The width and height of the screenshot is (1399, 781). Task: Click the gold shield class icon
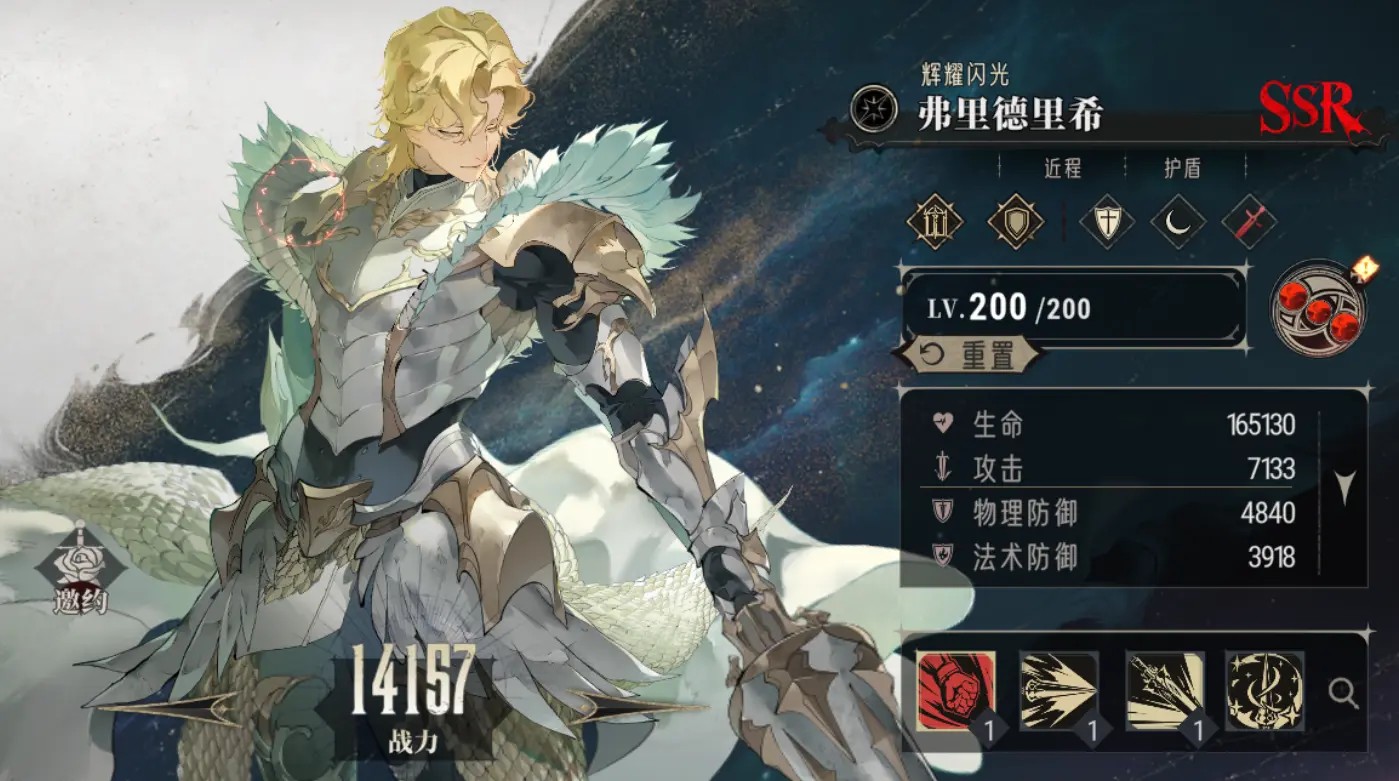click(1015, 222)
